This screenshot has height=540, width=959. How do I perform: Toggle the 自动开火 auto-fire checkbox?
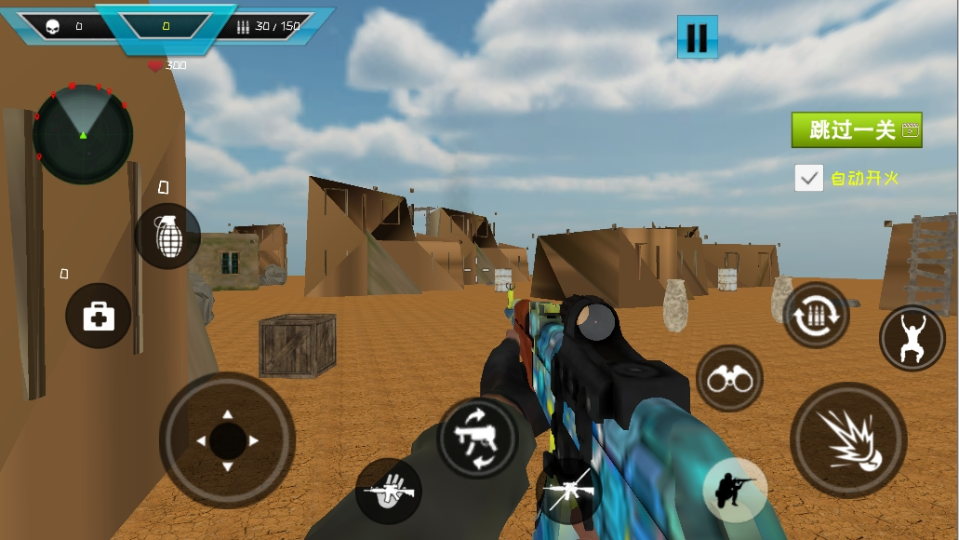pyautogui.click(x=809, y=178)
